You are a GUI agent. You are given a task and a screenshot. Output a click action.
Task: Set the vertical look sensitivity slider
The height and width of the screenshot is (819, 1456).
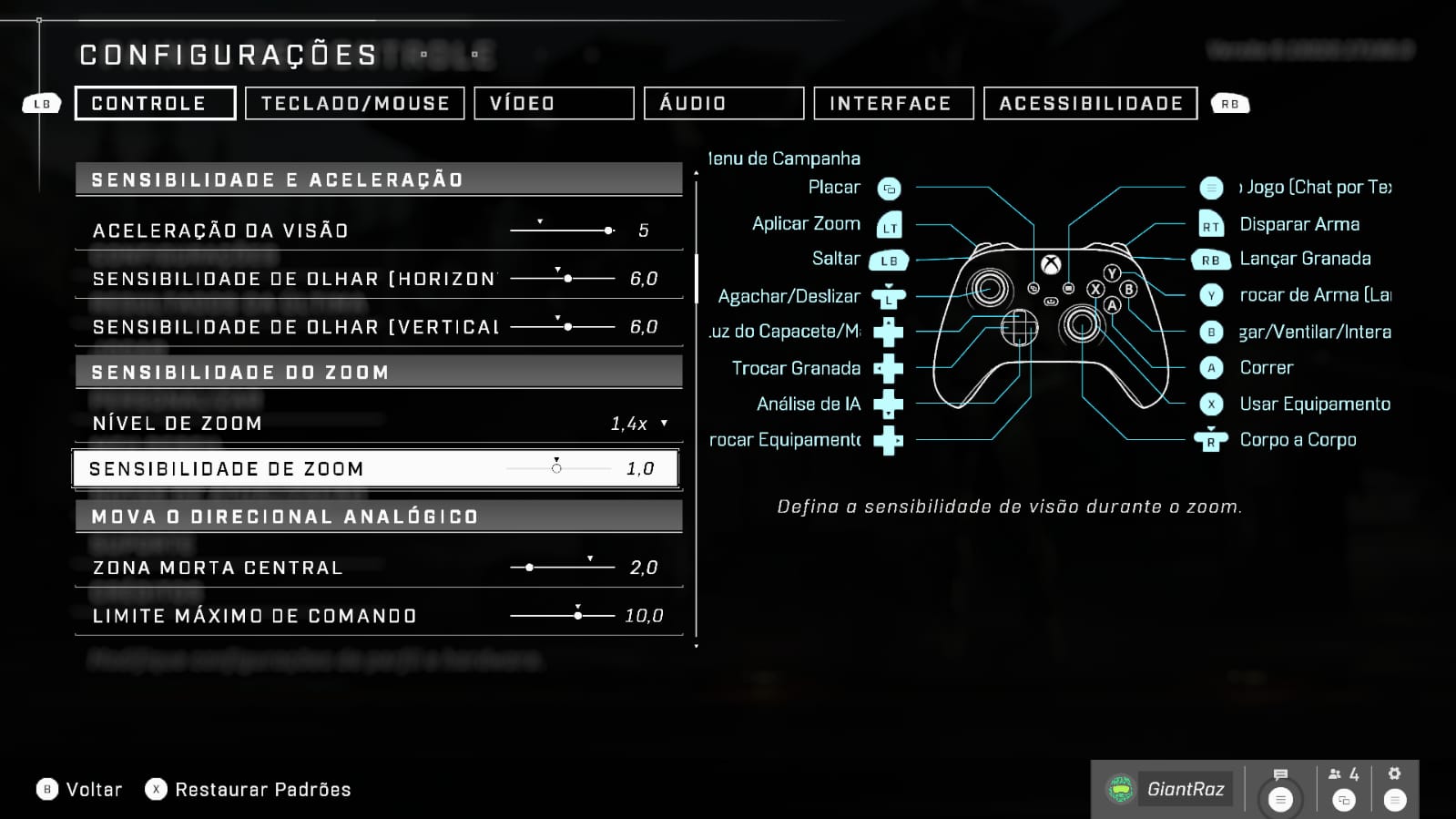pos(562,327)
